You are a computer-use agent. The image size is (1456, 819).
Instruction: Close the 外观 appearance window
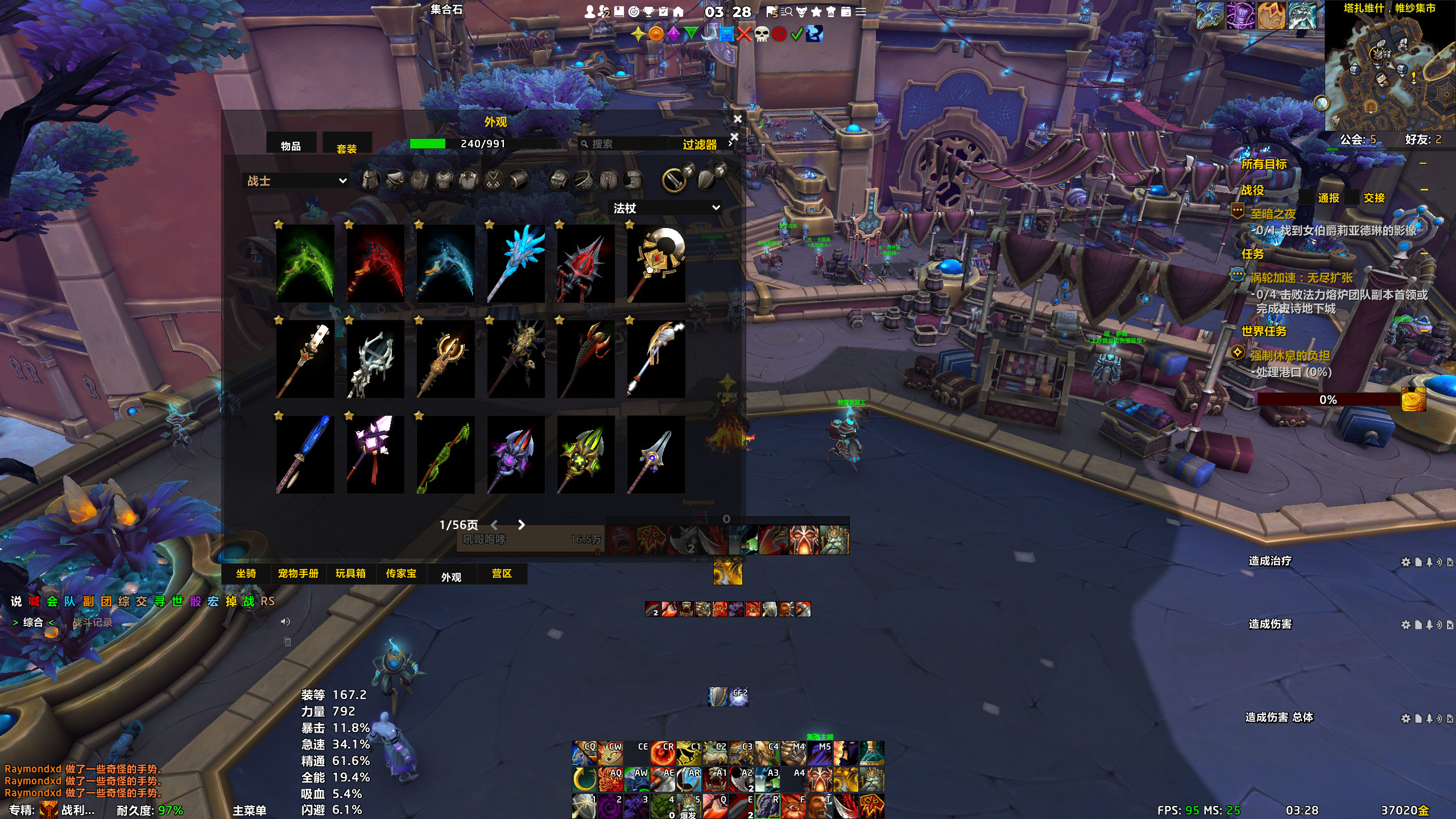coord(738,119)
